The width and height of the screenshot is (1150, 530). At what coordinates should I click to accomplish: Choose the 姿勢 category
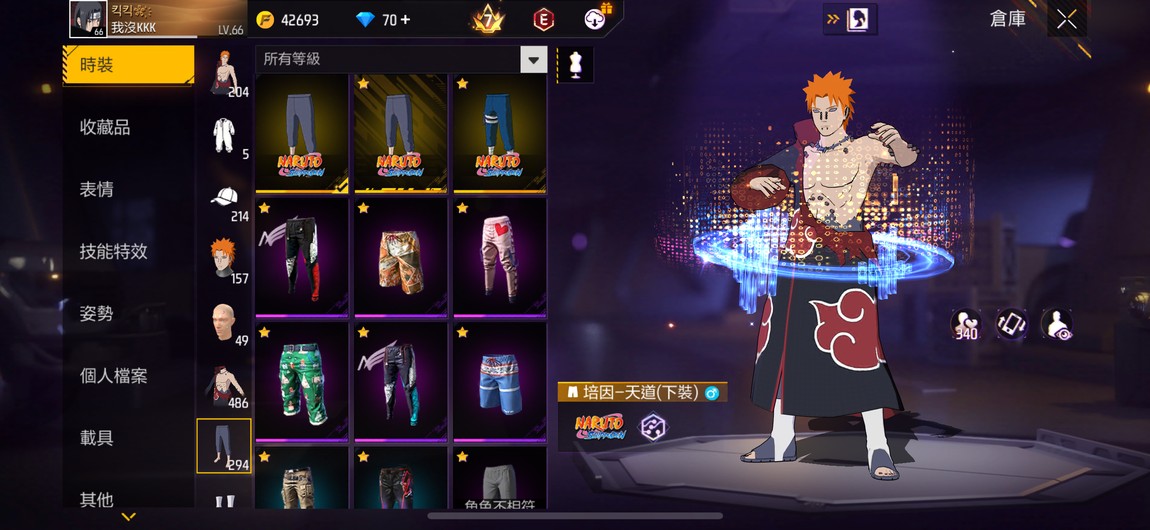click(97, 314)
